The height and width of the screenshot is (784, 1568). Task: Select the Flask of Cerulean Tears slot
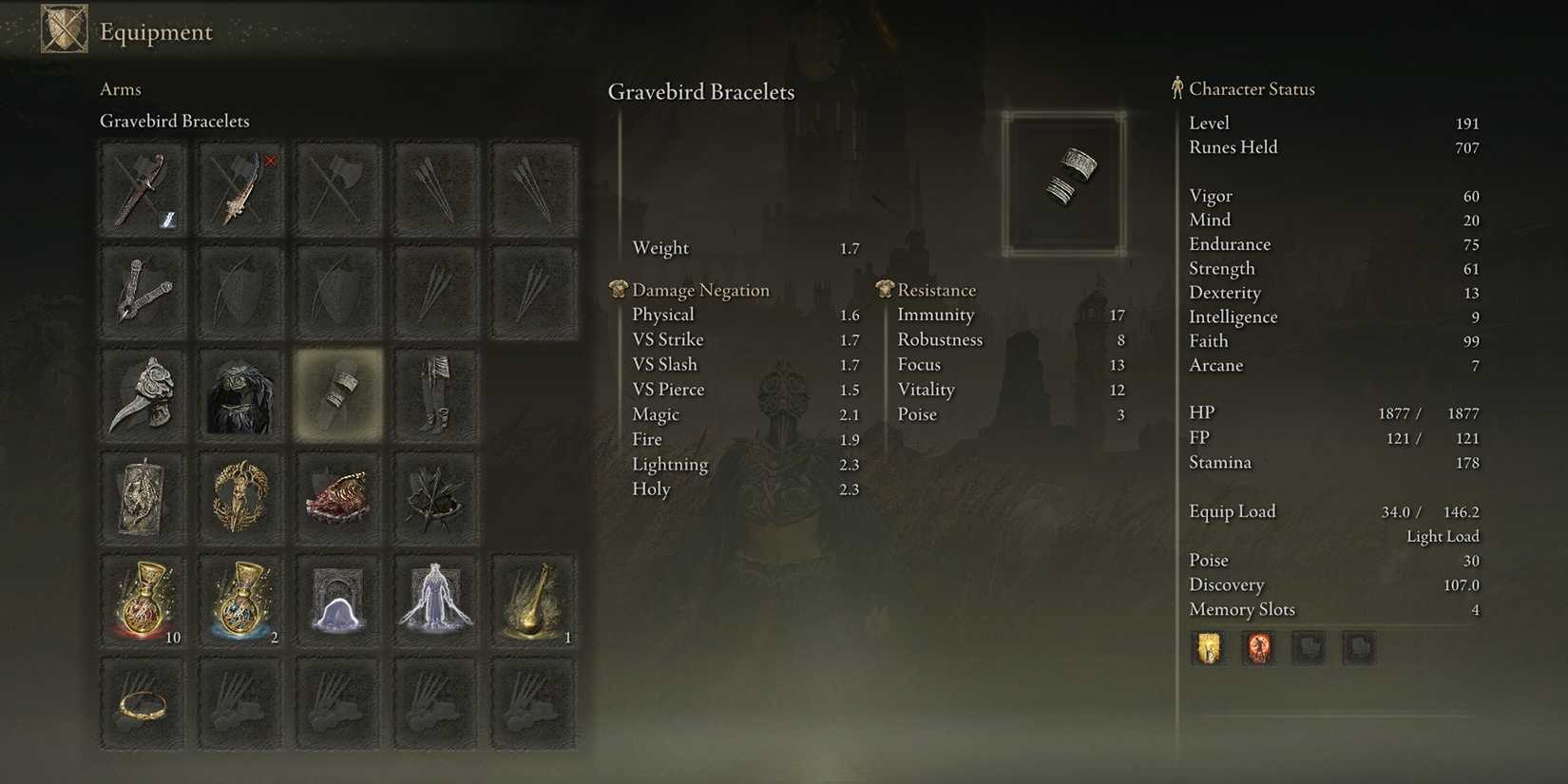(240, 599)
